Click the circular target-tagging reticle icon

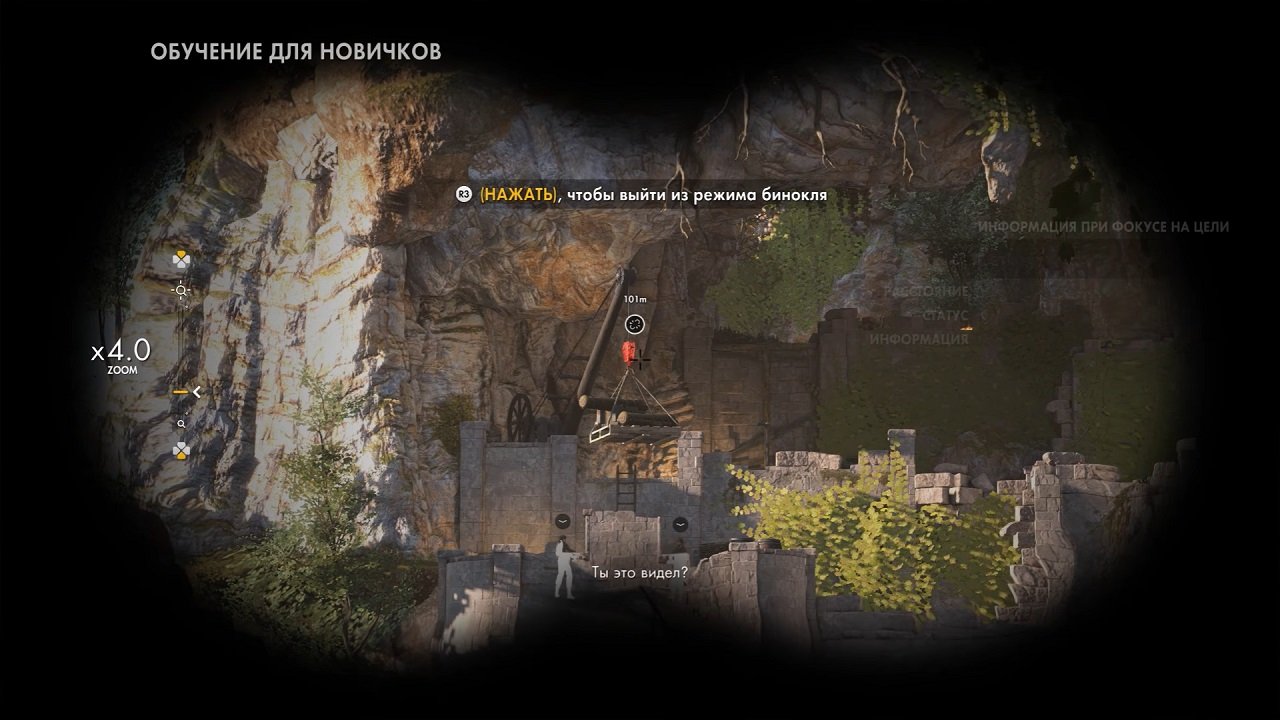(635, 324)
